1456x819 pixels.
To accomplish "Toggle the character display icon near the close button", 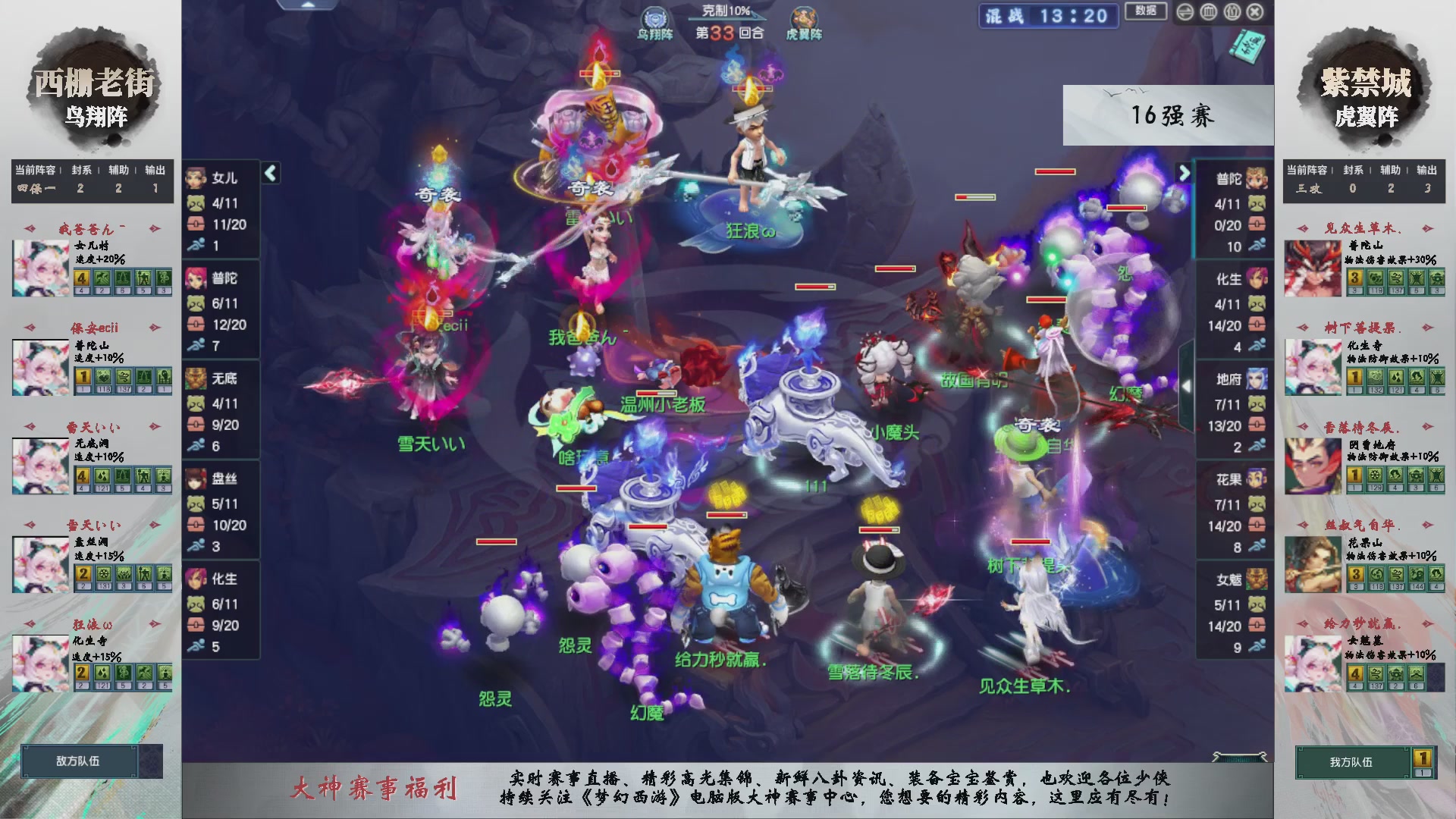I will pyautogui.click(x=1232, y=12).
